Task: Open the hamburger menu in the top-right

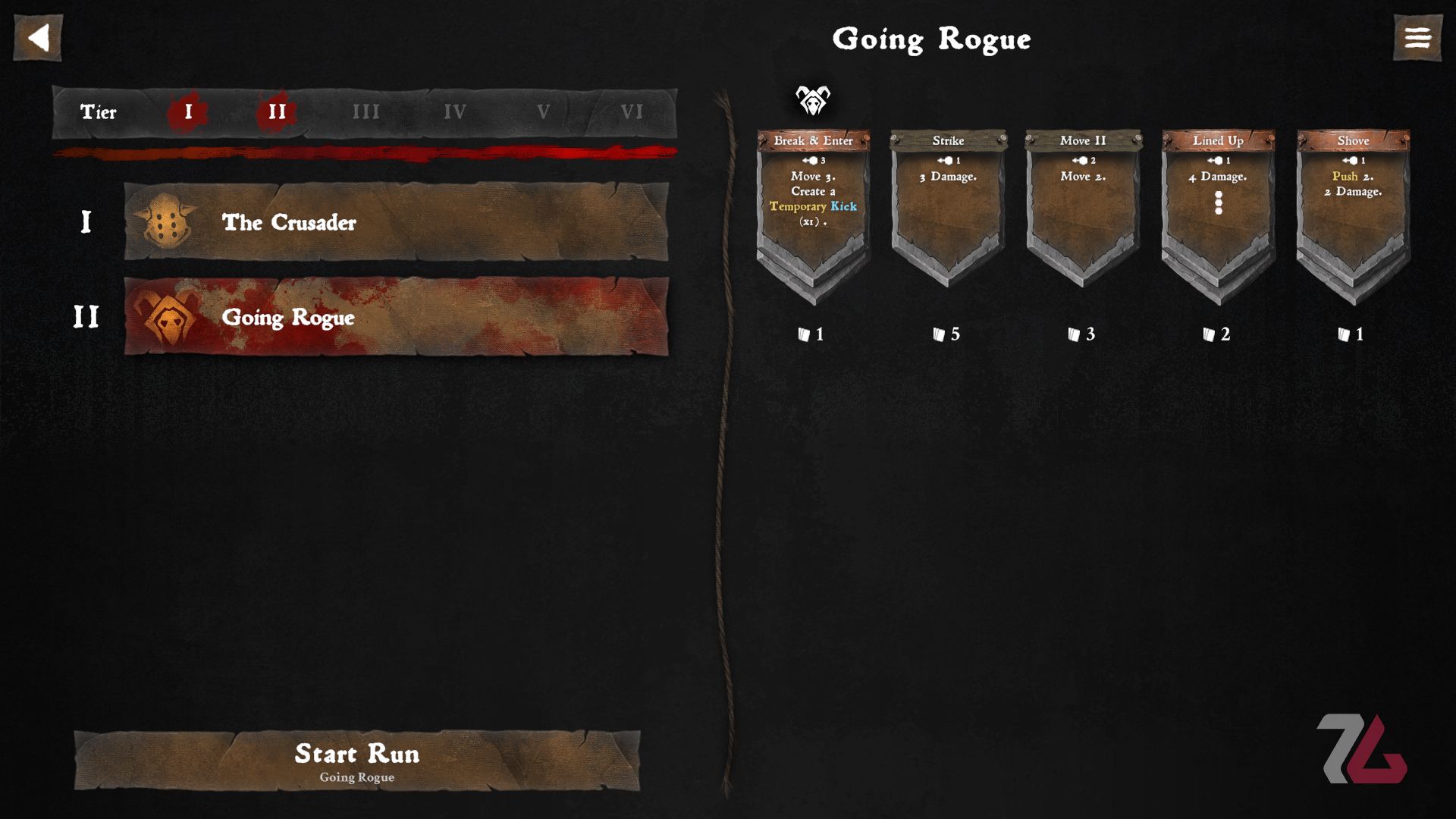Action: (x=1417, y=38)
